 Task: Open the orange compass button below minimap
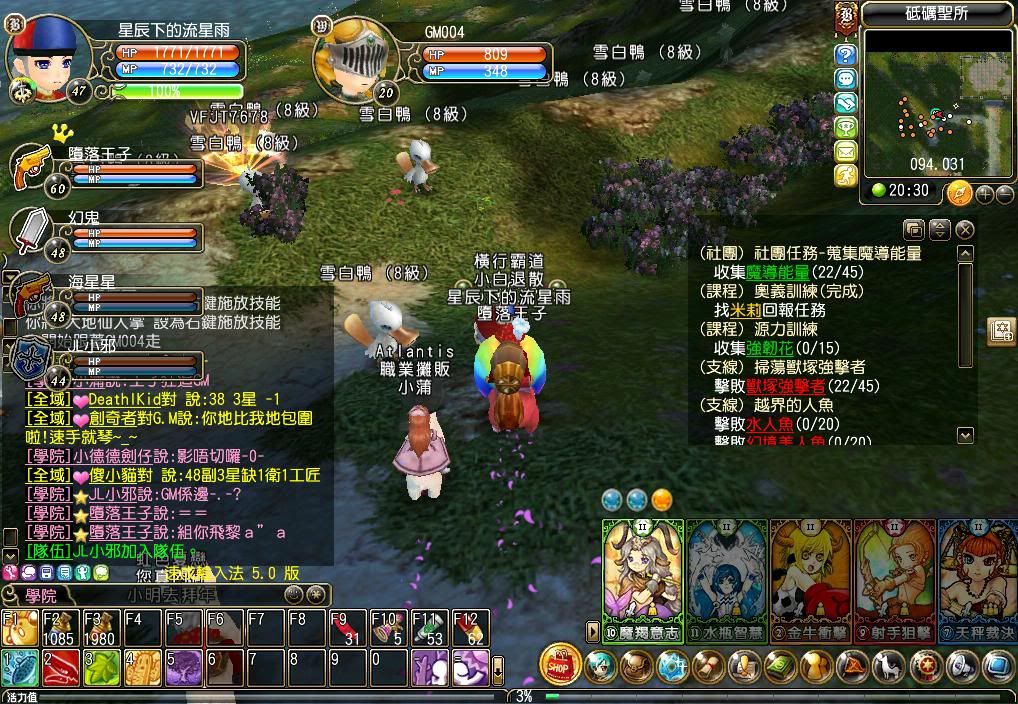click(x=959, y=192)
